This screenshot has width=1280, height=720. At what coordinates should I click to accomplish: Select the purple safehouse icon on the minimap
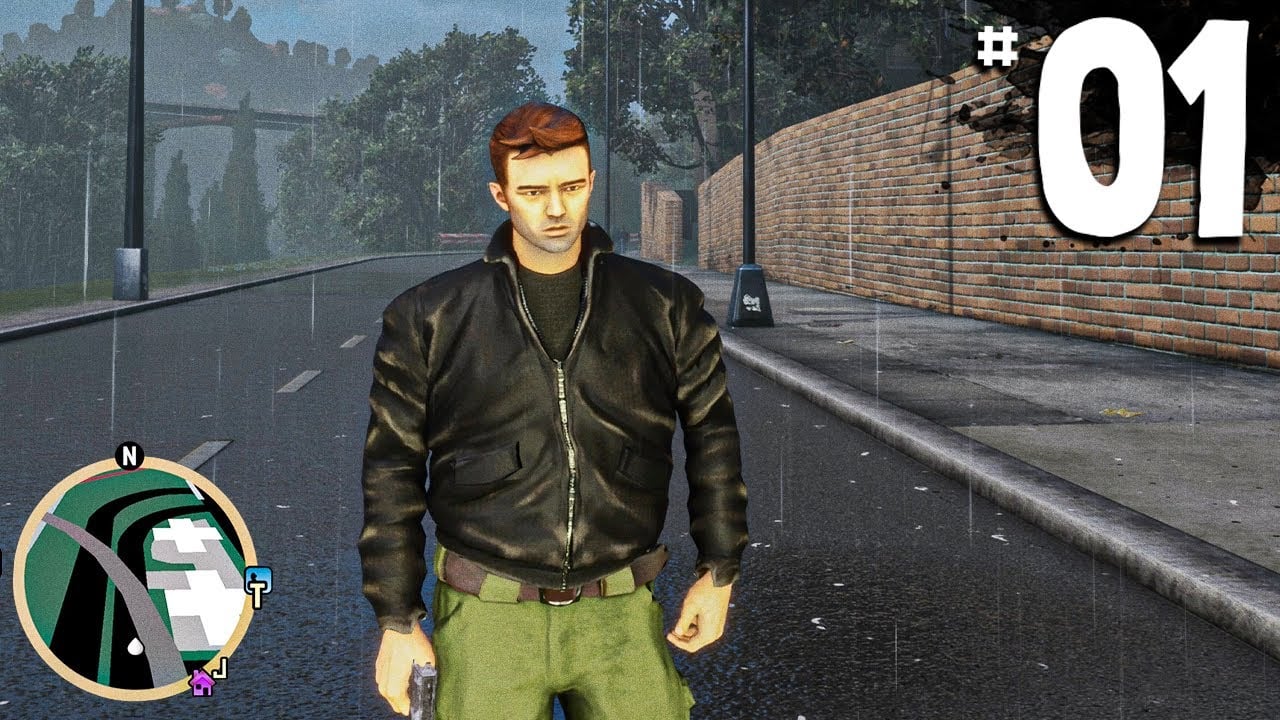pos(201,684)
